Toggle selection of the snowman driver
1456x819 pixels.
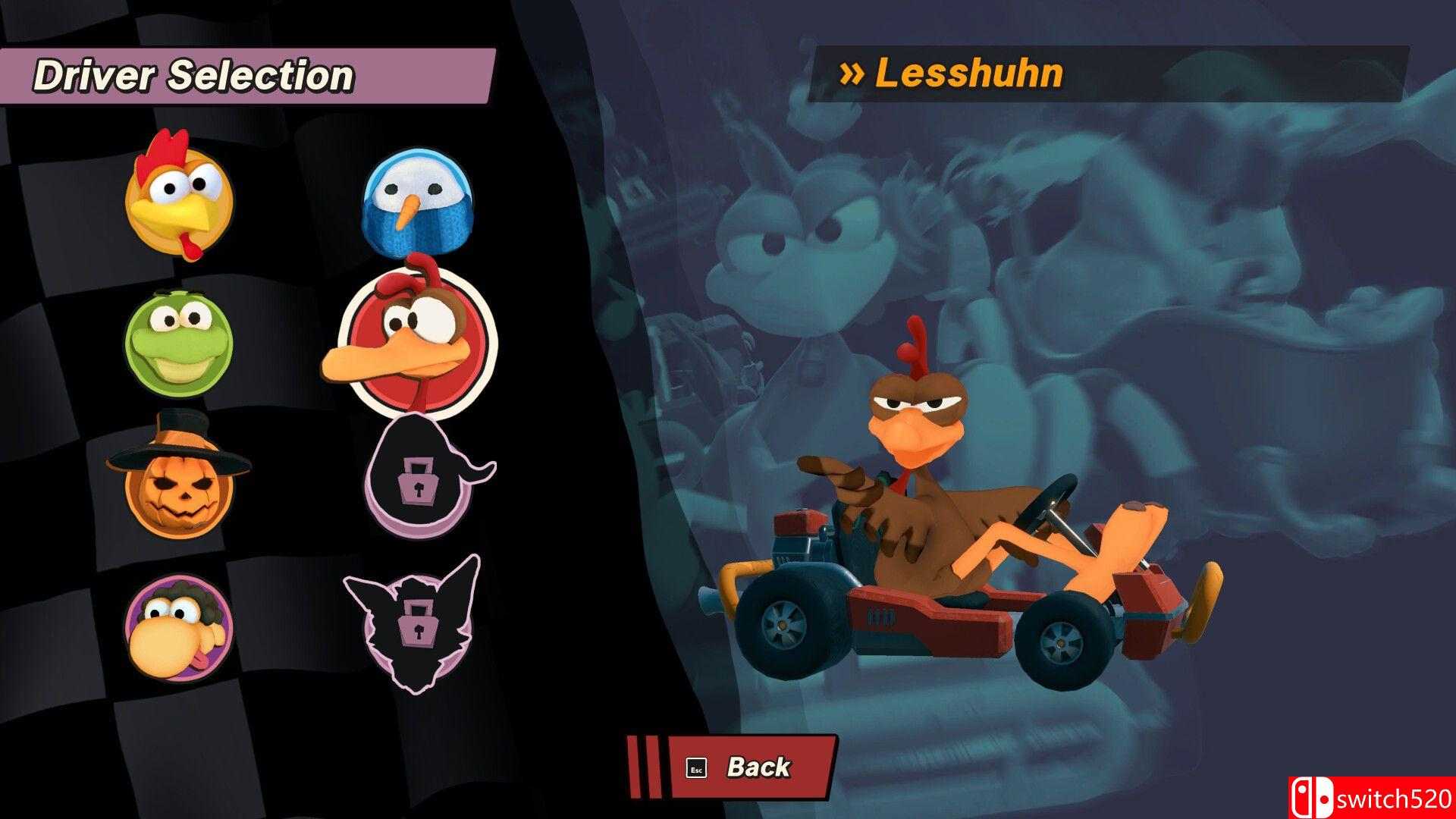(x=416, y=201)
